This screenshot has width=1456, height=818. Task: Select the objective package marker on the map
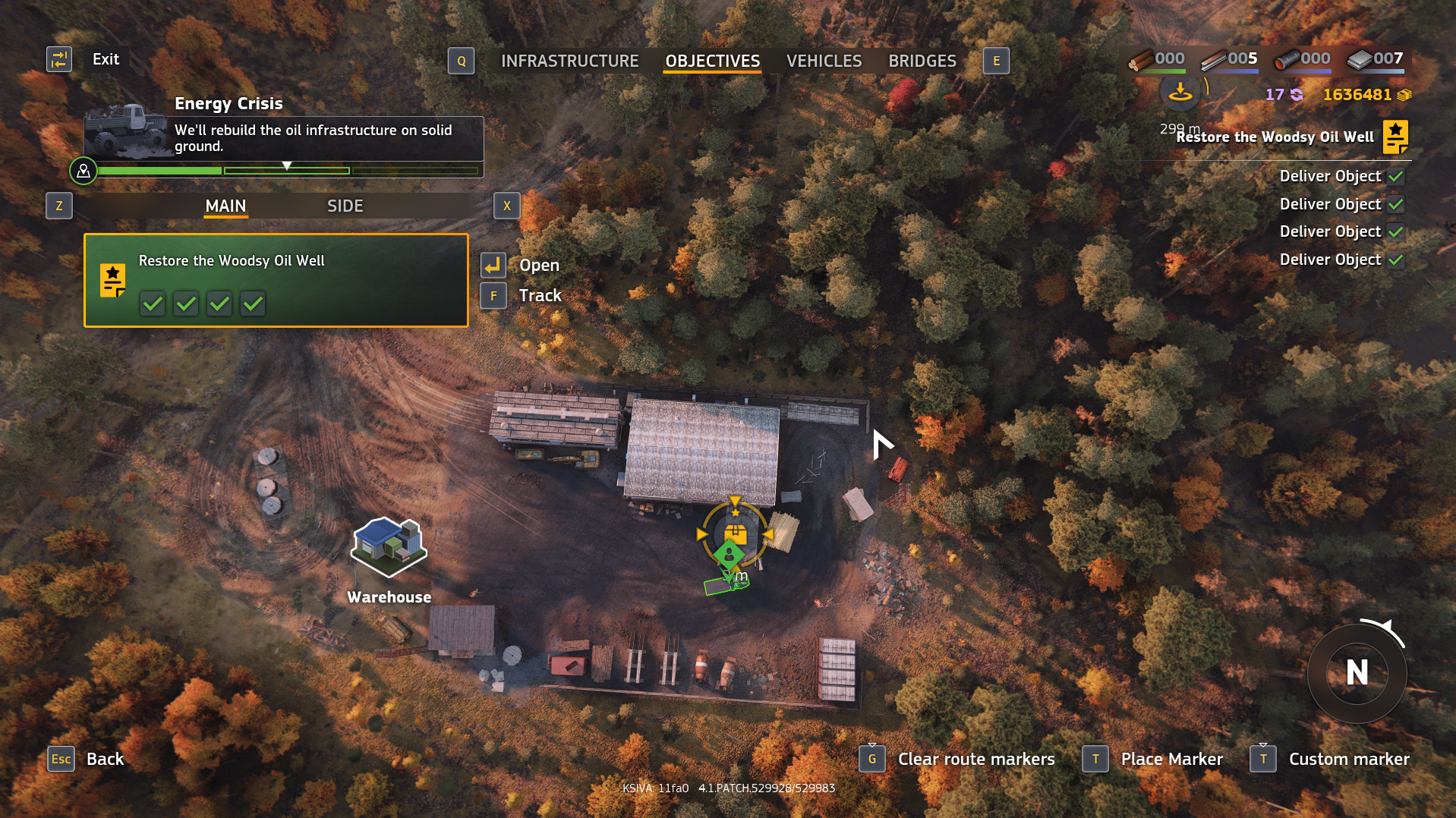pyautogui.click(x=734, y=533)
